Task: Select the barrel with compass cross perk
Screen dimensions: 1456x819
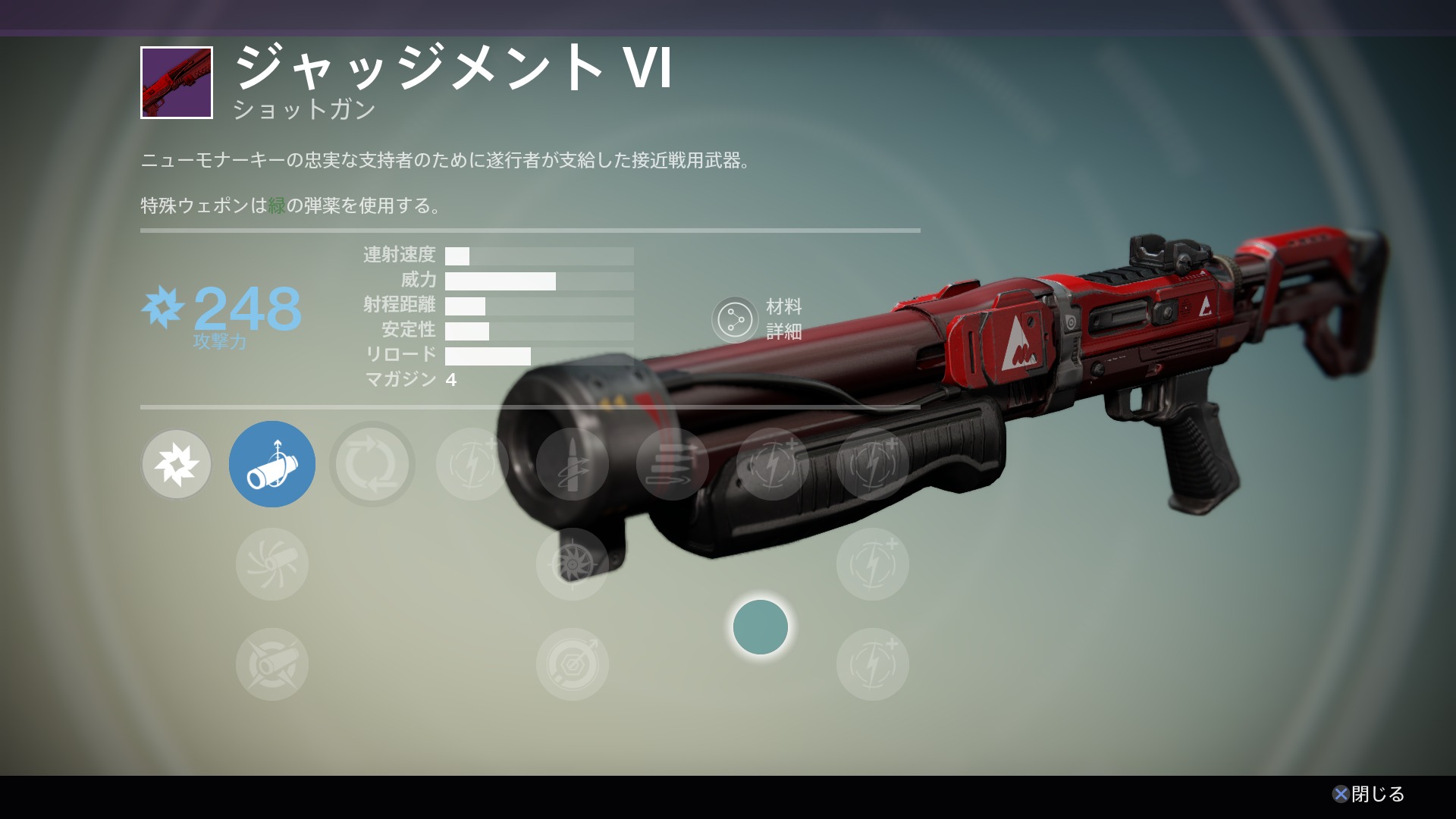Action: pos(271,664)
